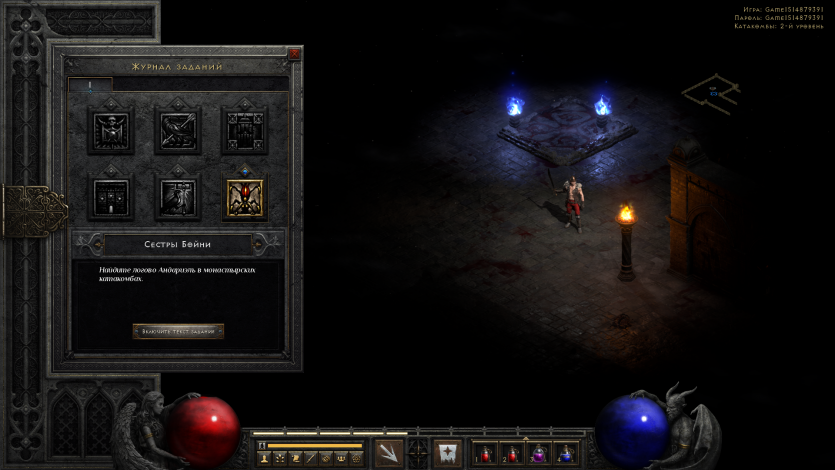Use the red potion in belt slot 1
The height and width of the screenshot is (470, 835).
coord(485,454)
